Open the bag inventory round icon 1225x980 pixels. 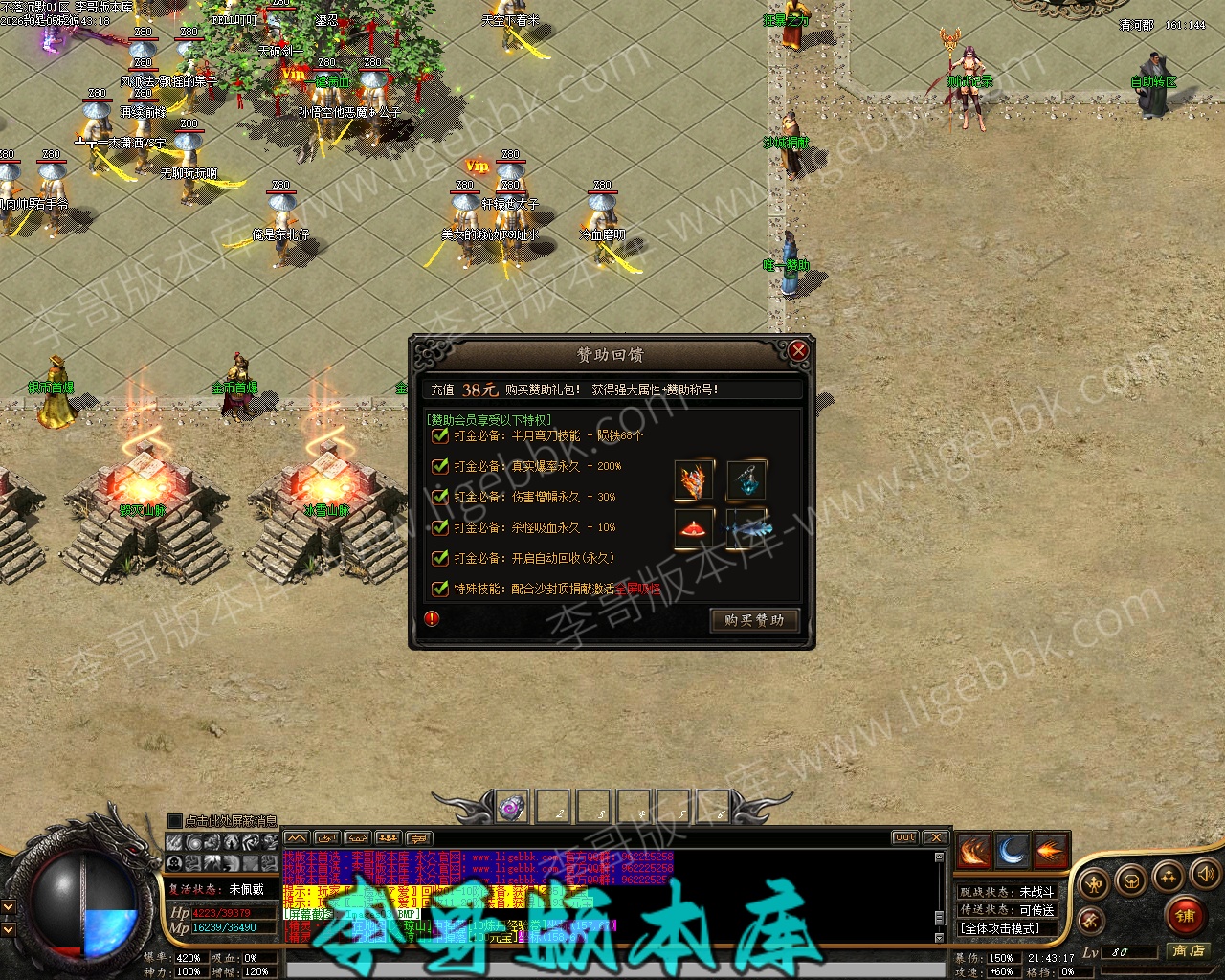pos(1131,880)
